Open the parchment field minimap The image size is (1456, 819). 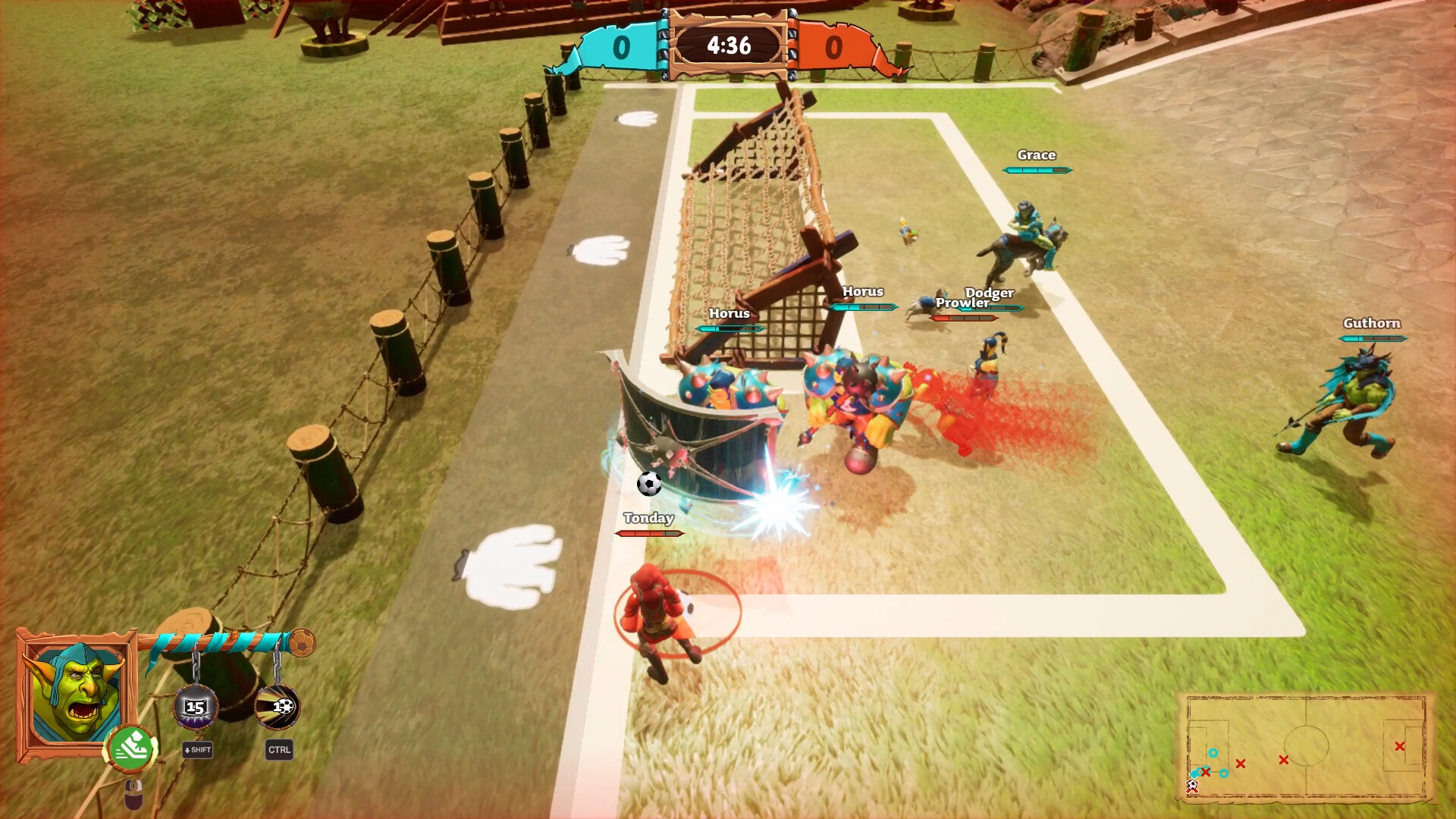(1306, 745)
